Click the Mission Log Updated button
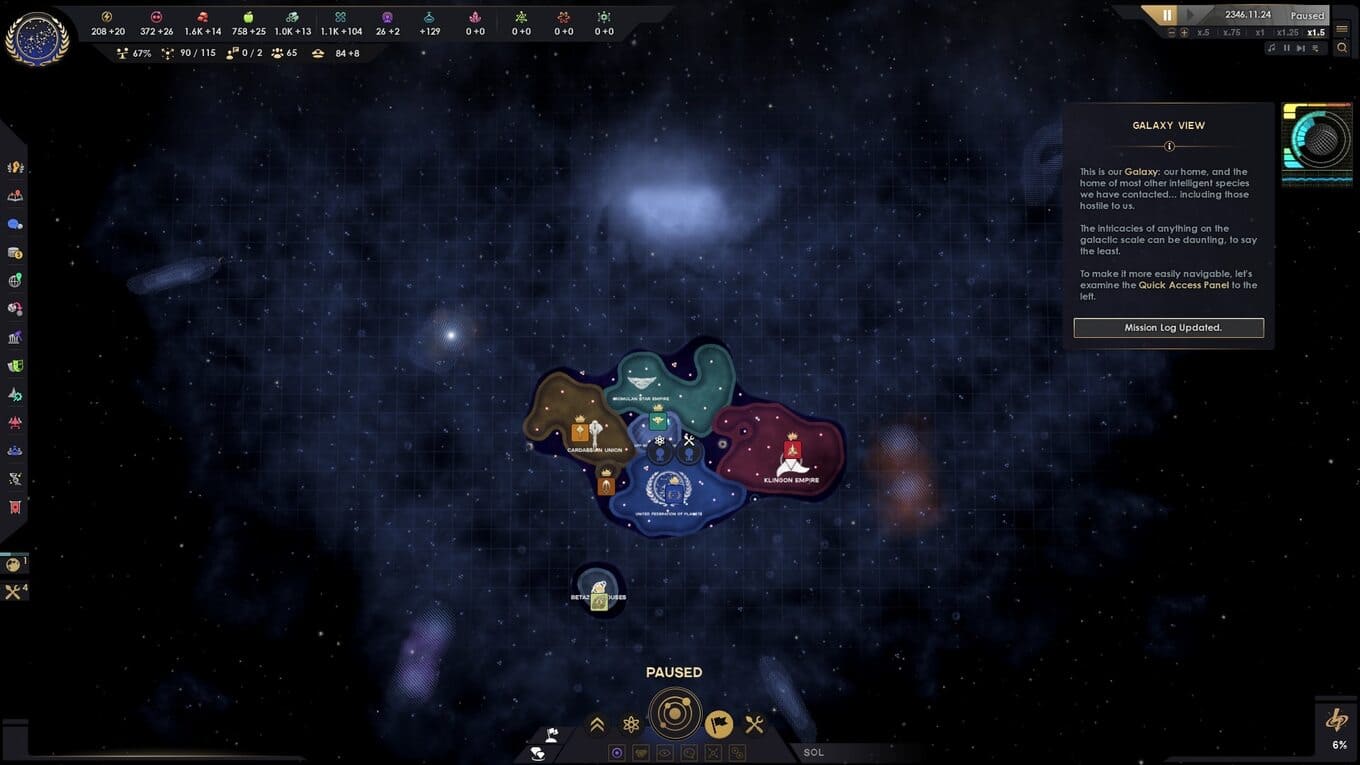 (x=1168, y=327)
